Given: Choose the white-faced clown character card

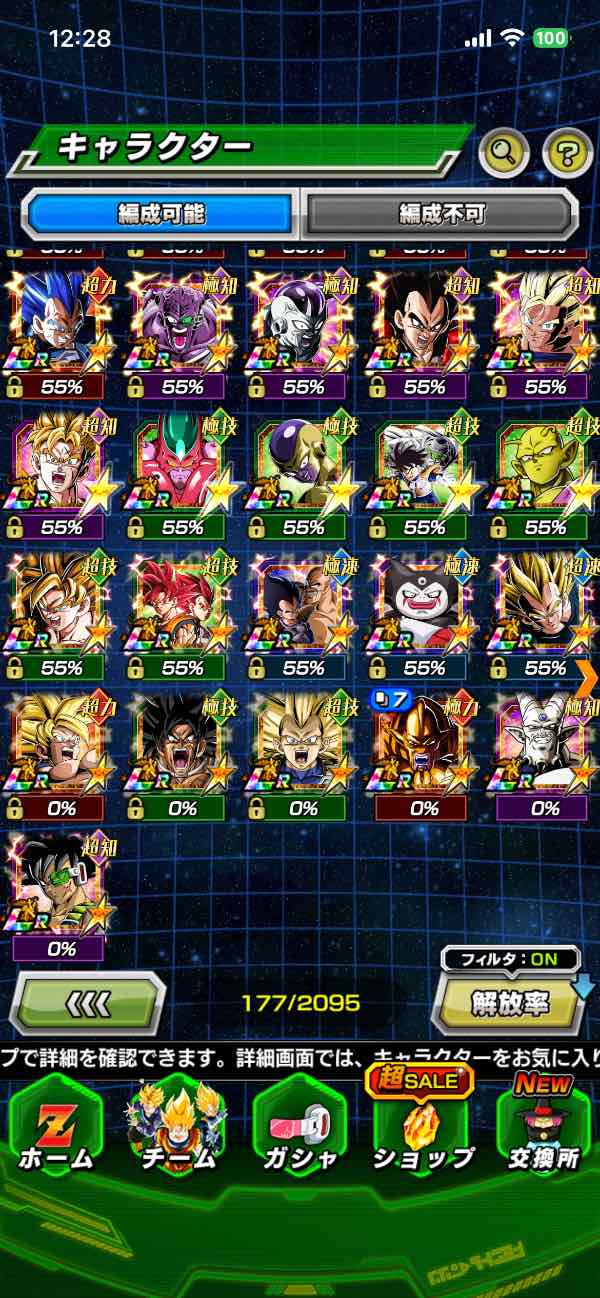Looking at the screenshot, I should [424, 603].
